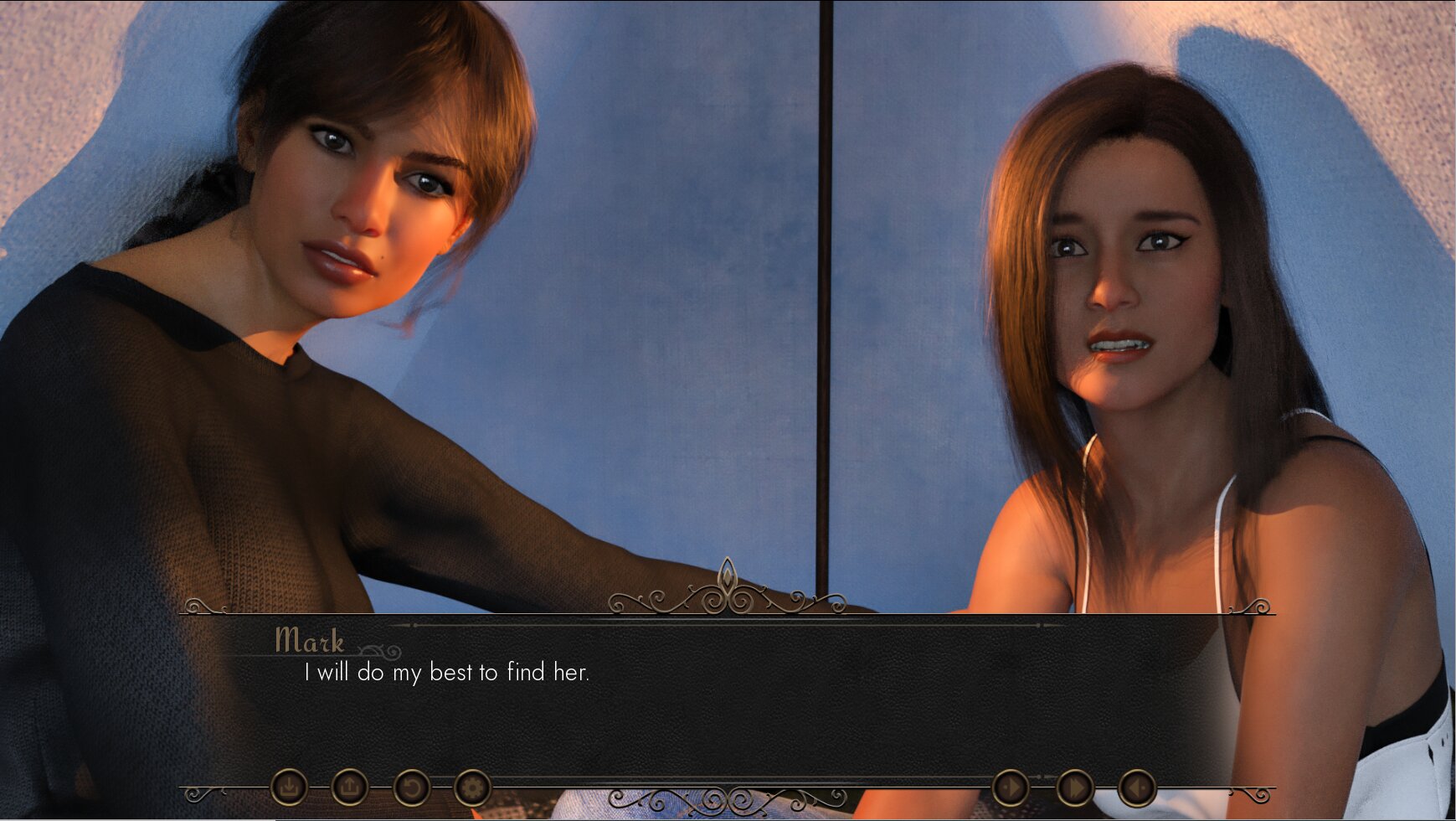This screenshot has width=1456, height=821.
Task: Go back with the left-arrow button
Action: point(1137,788)
